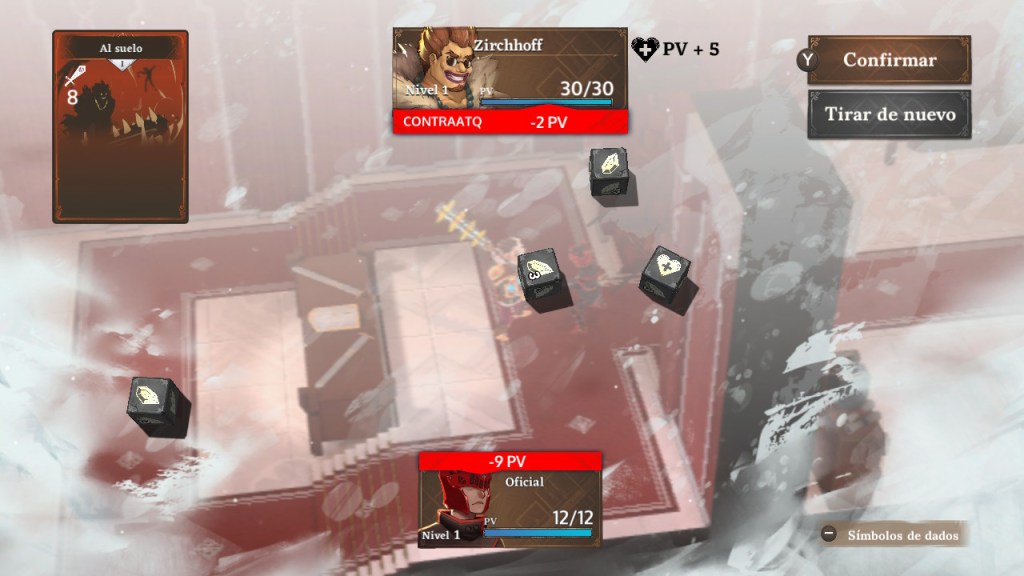Show the Símbolos de dados legend
Image resolution: width=1024 pixels, height=576 pixels.
click(894, 534)
